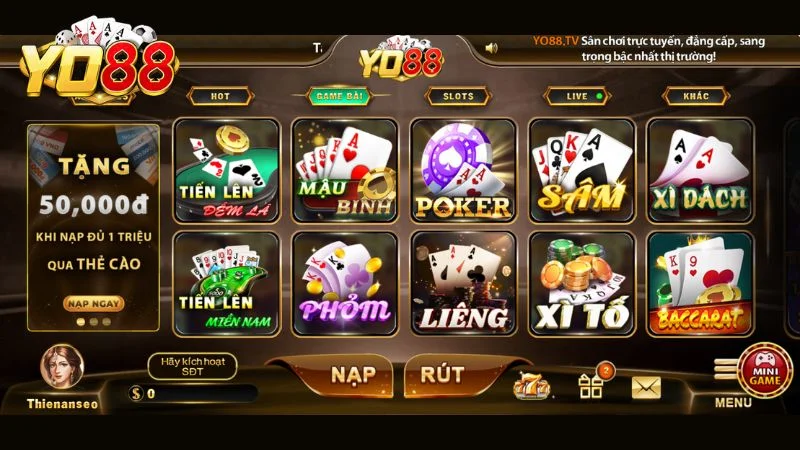Toggle the sound speaker icon
The image size is (800, 450).
pos(492,47)
